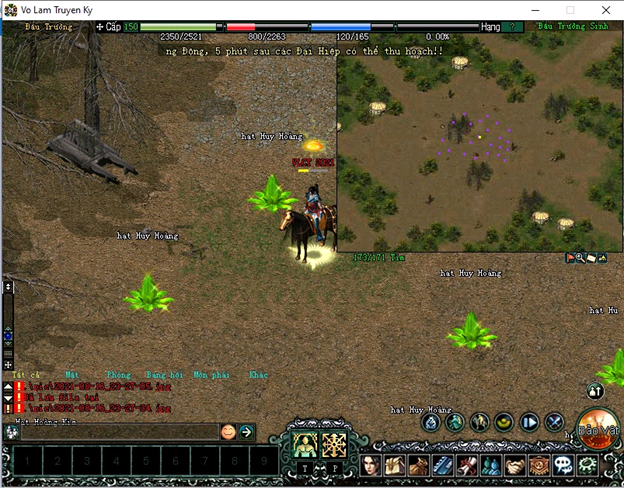The width and height of the screenshot is (624, 488).
Task: Open the smiley emoticon picker
Action: (x=228, y=432)
